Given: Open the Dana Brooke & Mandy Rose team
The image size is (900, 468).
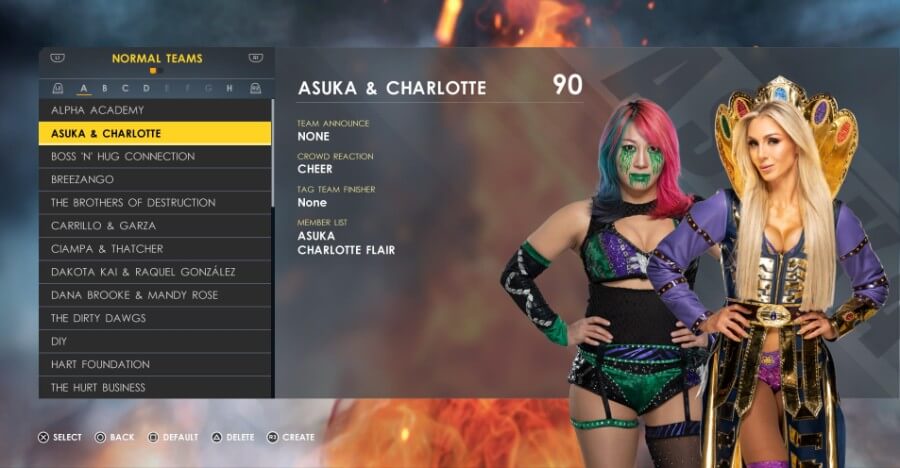Looking at the screenshot, I should click(154, 295).
